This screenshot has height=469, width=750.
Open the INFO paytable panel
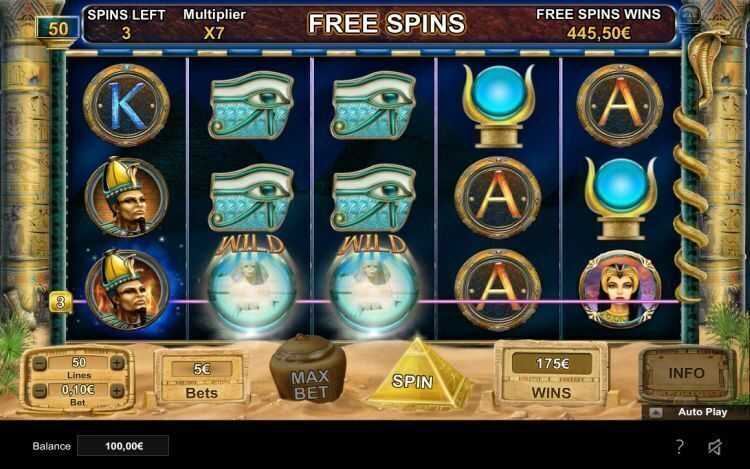[686, 373]
